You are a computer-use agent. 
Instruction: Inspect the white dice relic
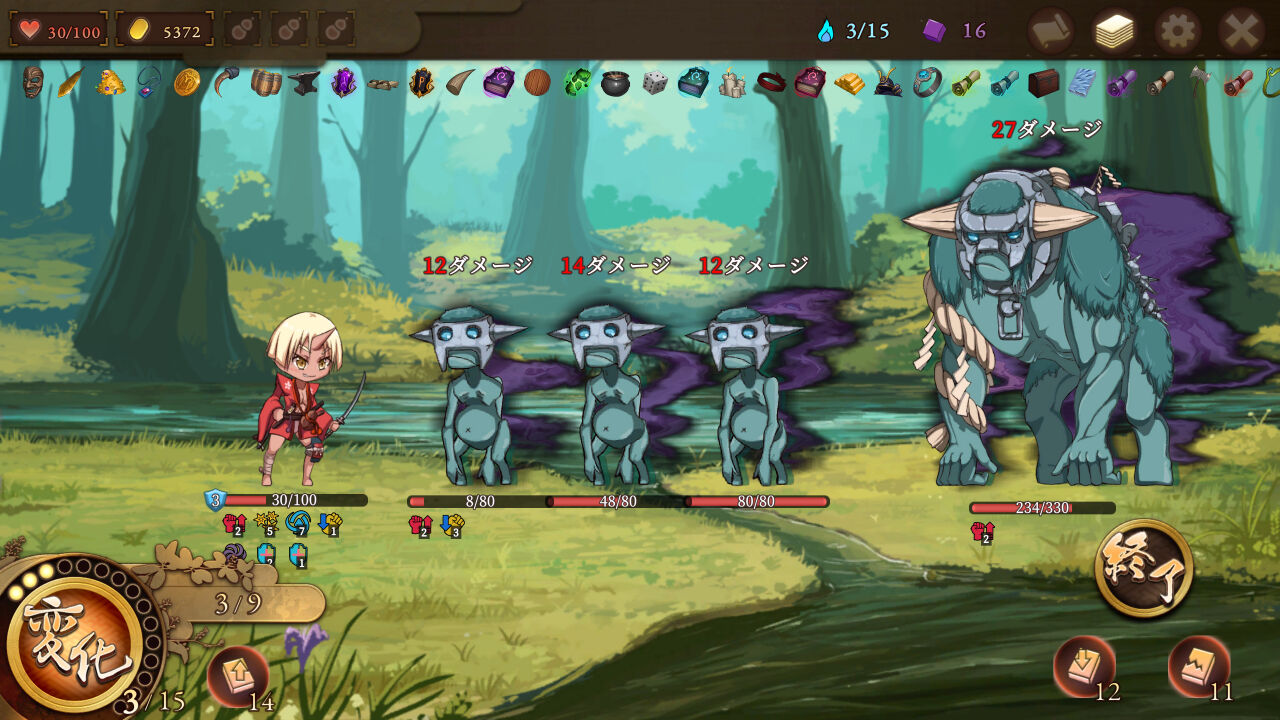click(x=655, y=82)
